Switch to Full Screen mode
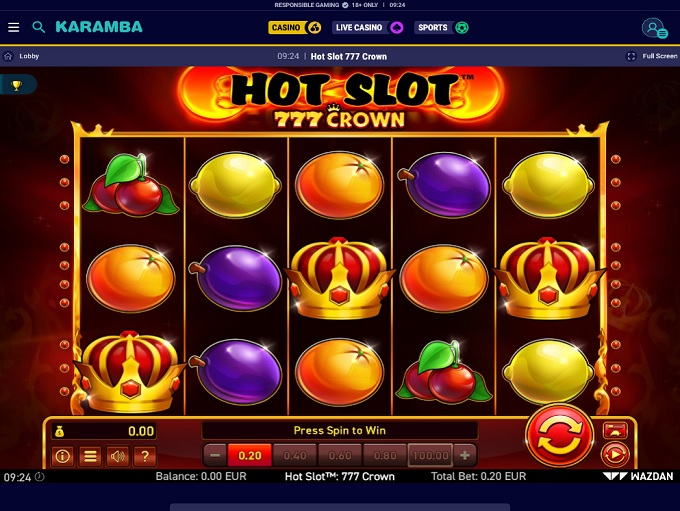This screenshot has height=511, width=680. [x=652, y=57]
